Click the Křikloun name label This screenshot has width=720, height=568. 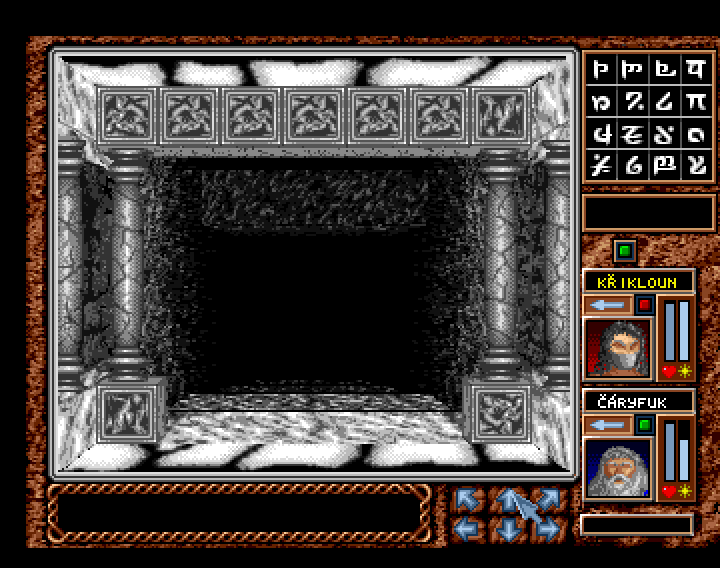(638, 282)
